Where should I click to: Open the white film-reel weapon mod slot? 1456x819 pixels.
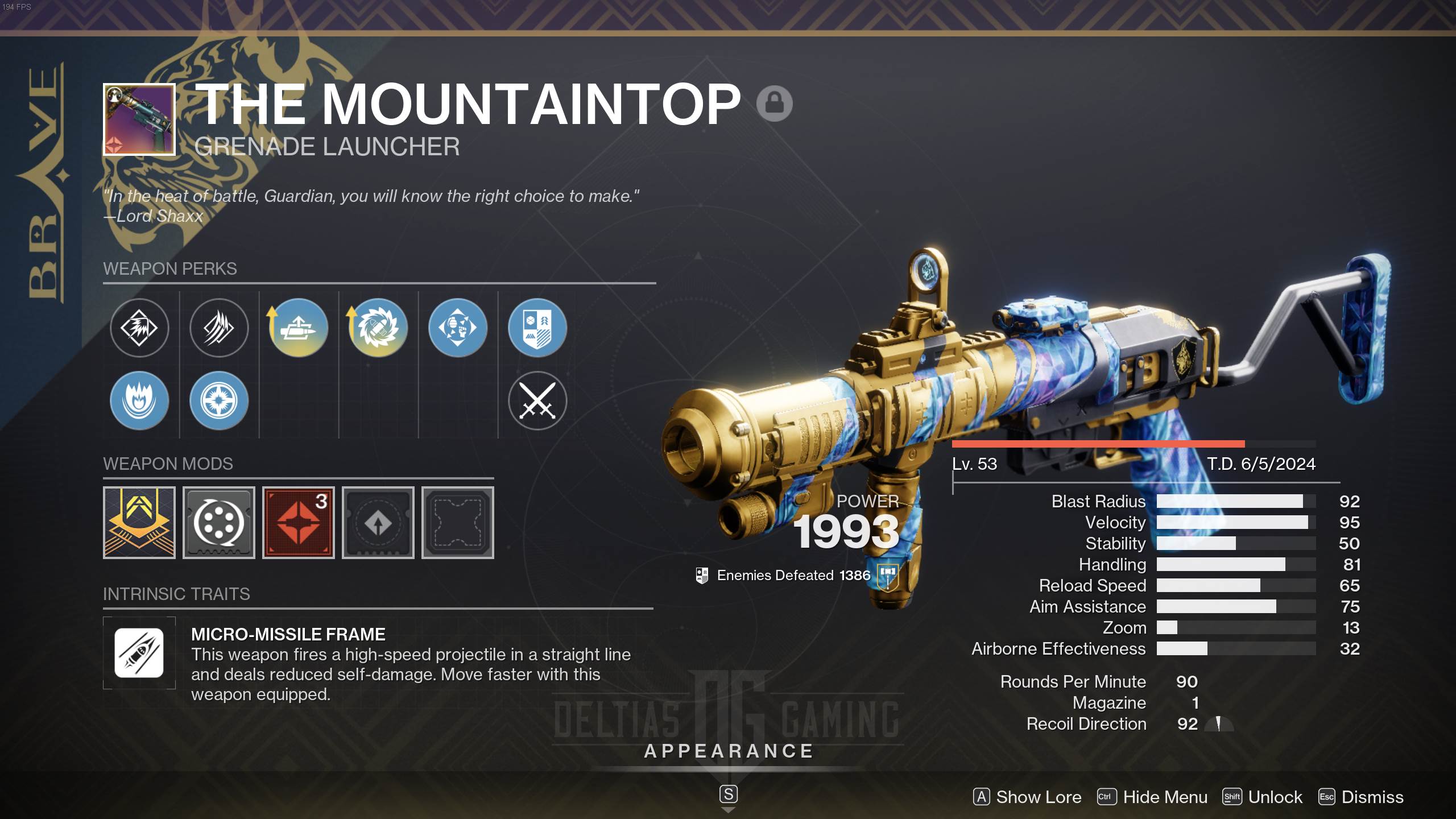tap(219, 523)
